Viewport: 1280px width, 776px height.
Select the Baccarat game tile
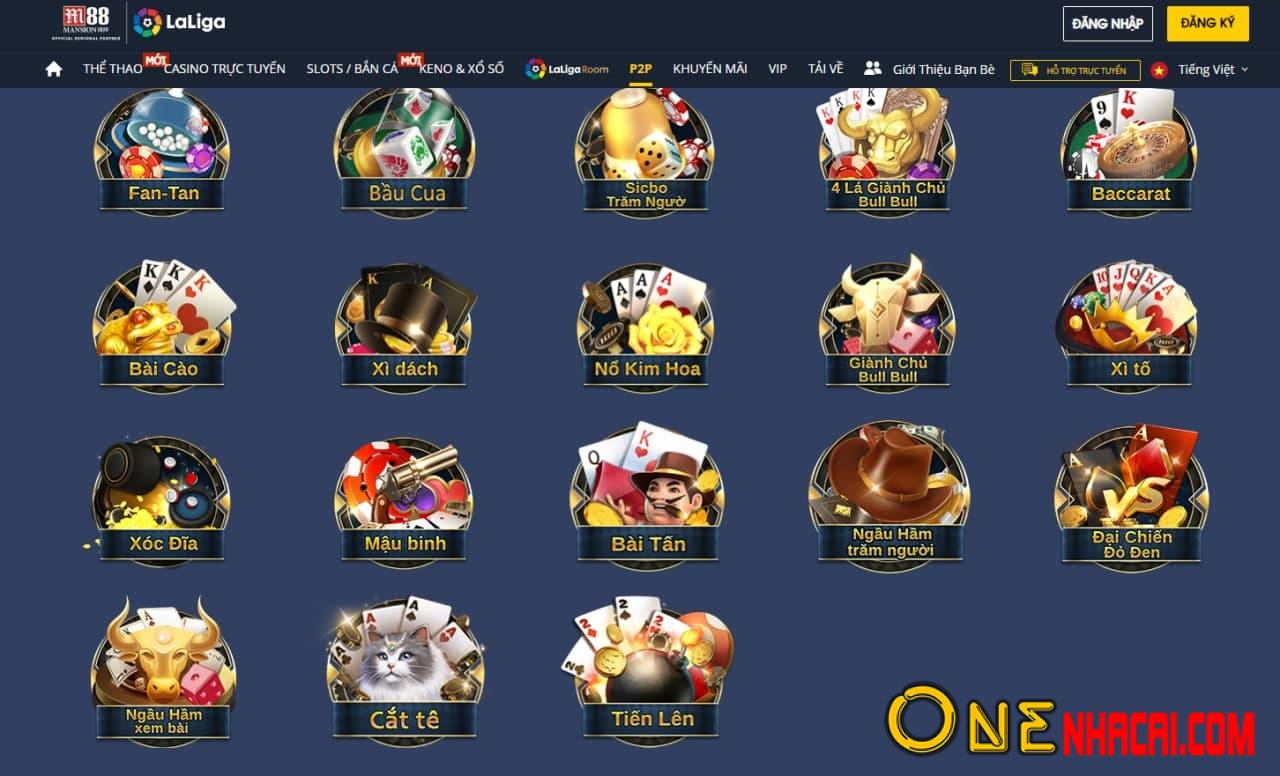pyautogui.click(x=1129, y=150)
